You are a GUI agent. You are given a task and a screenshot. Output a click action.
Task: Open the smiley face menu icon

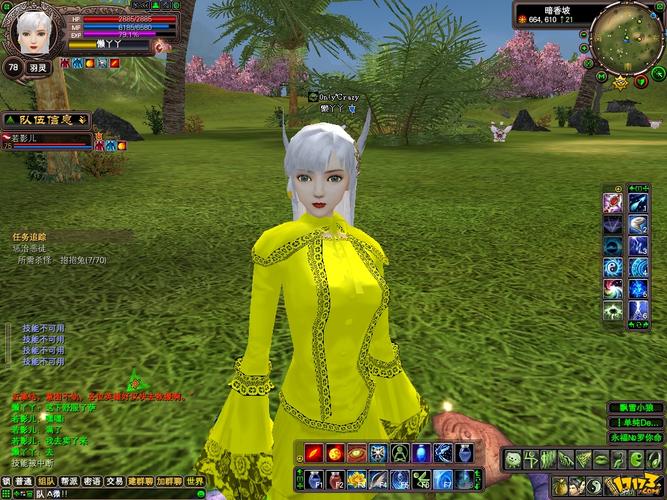point(511,460)
